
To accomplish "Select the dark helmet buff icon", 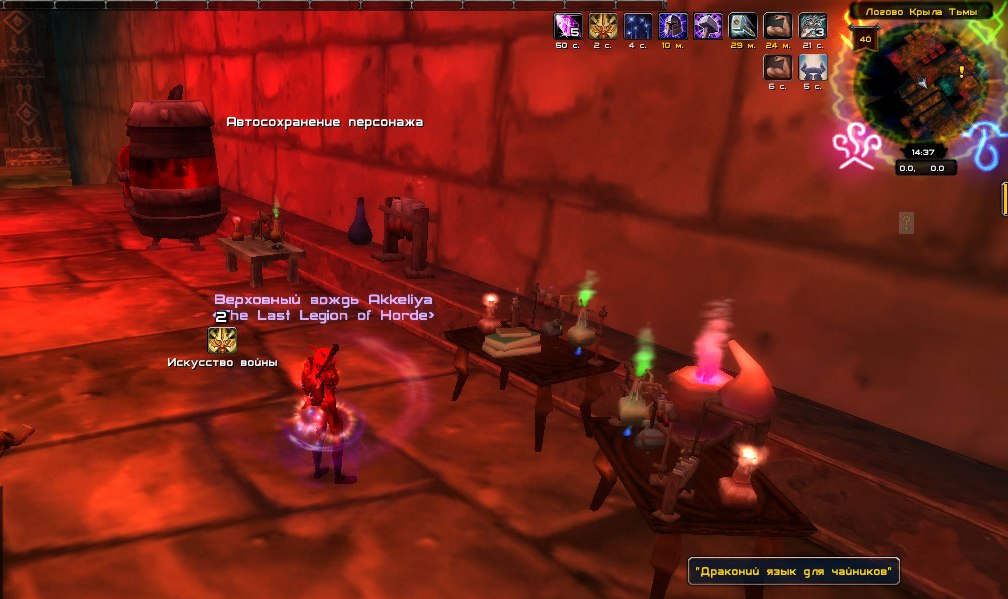I will tap(673, 26).
